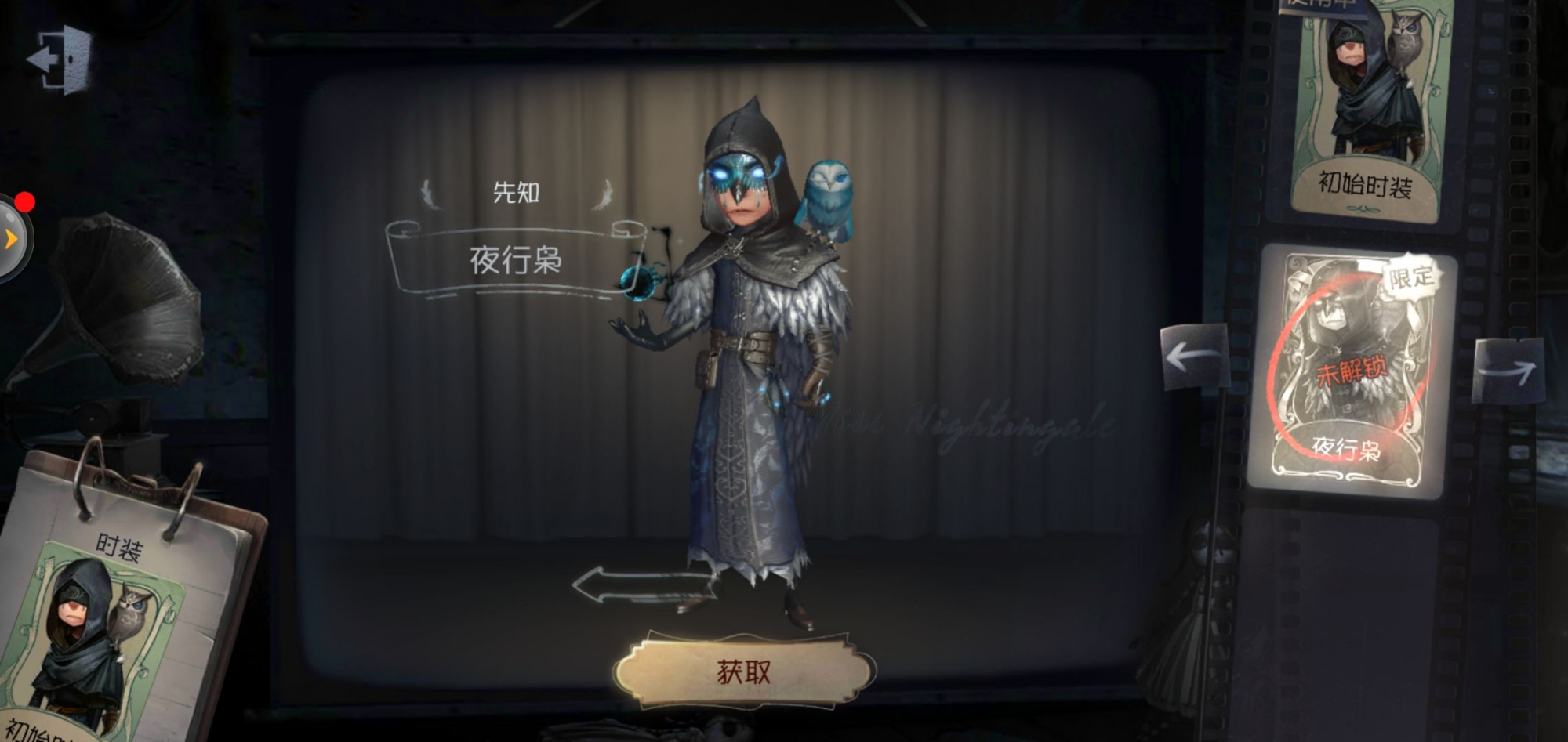Click the exit door icon top left

coord(58,58)
